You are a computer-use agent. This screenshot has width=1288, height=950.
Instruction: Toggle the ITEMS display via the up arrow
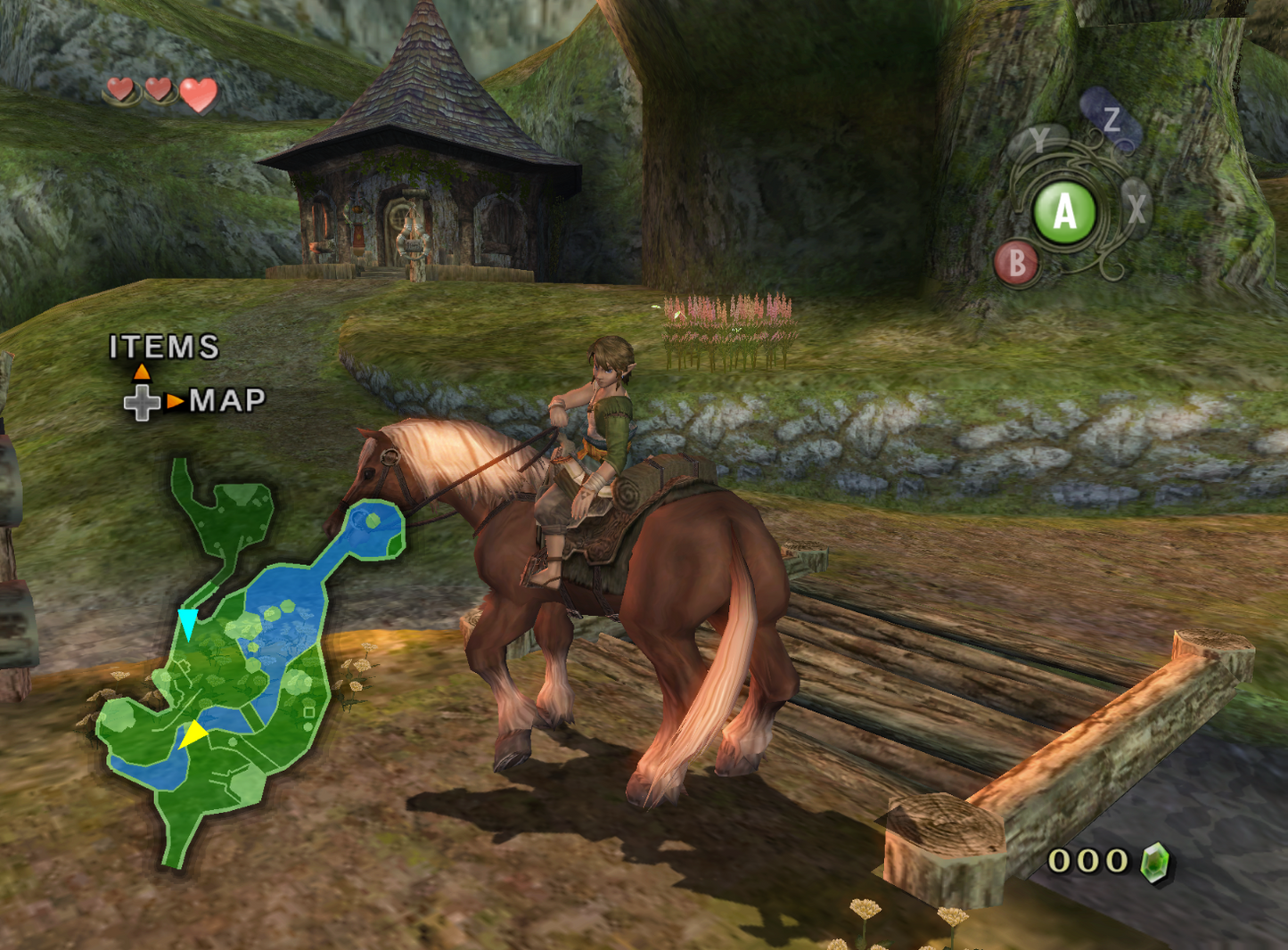143,372
